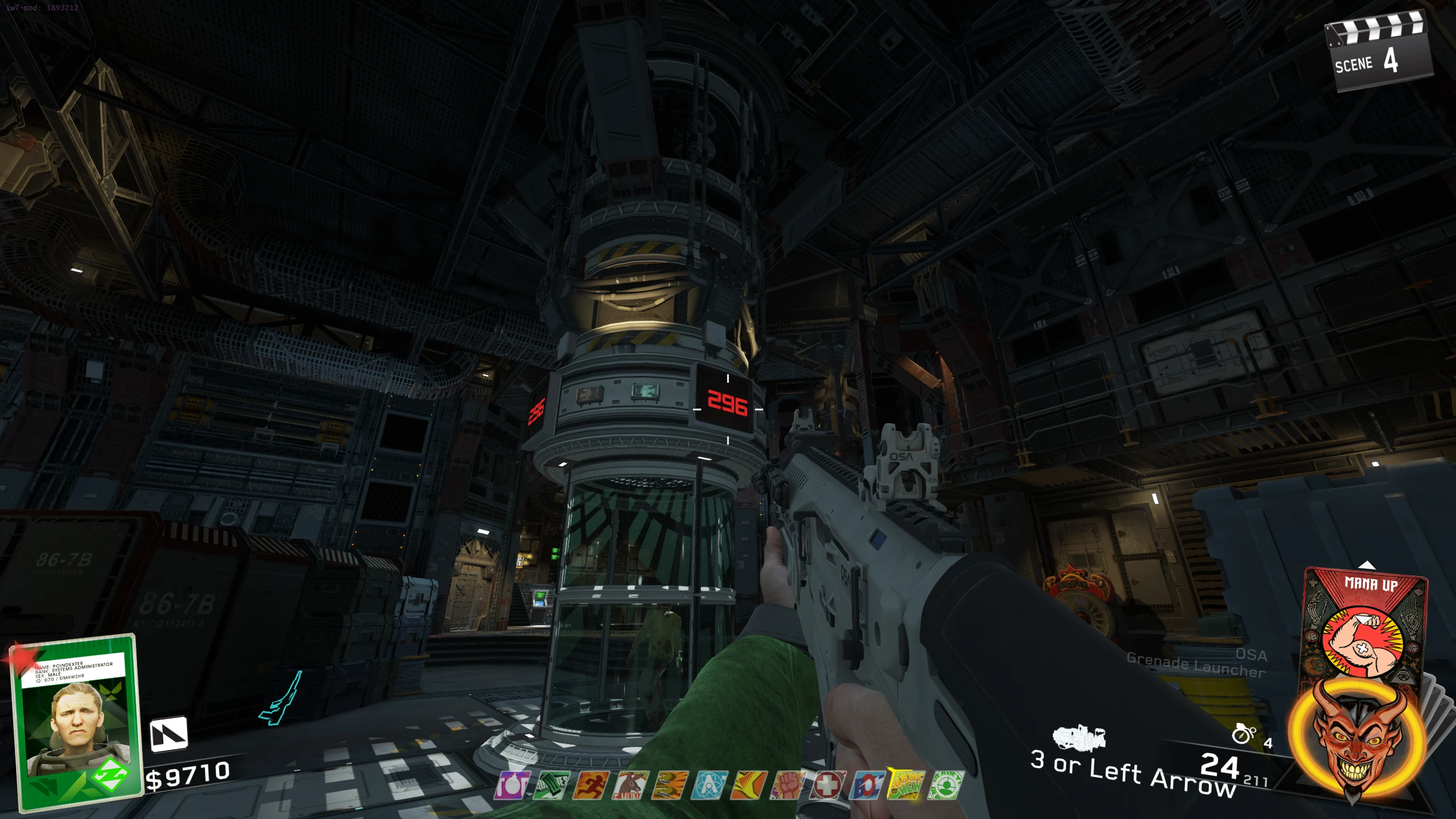The width and height of the screenshot is (1456, 819).
Task: Choose the Tuff 'Nuff red cross perk
Action: click(827, 785)
